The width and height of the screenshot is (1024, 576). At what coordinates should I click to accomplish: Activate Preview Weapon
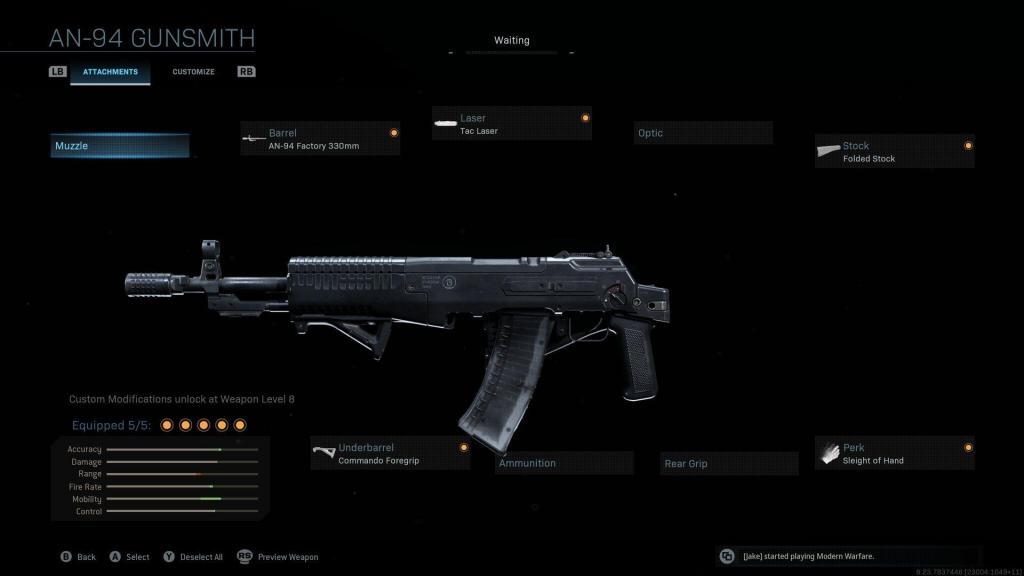coord(279,557)
